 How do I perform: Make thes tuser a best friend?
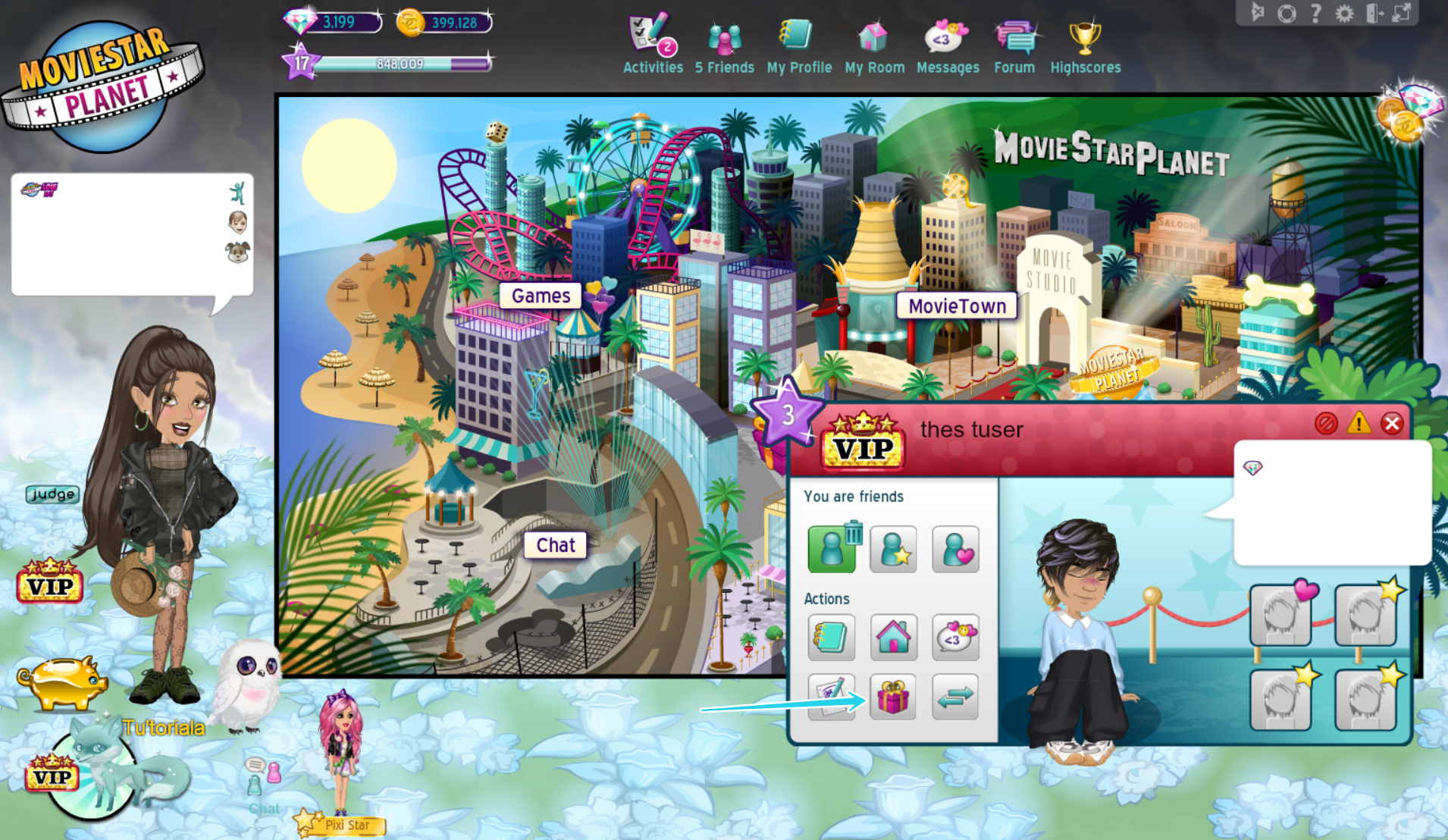[x=893, y=549]
